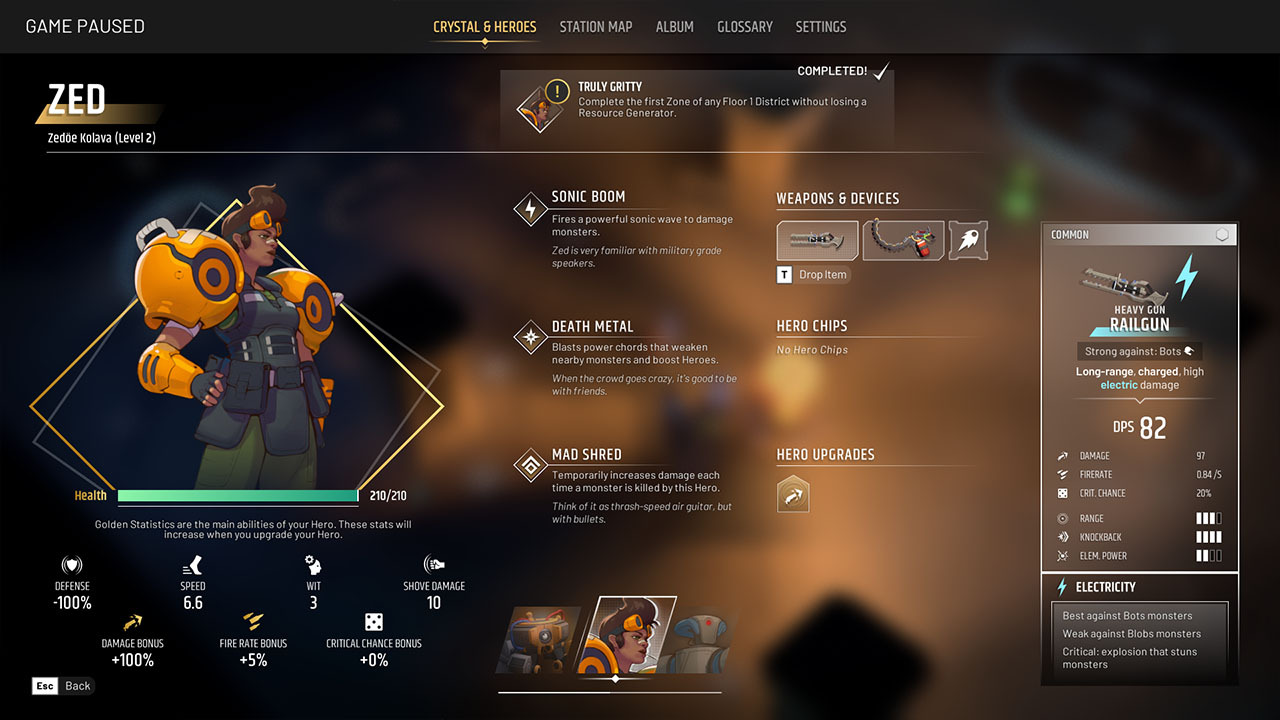Choose the orange mech hero portrait

pyautogui.click(x=540, y=640)
